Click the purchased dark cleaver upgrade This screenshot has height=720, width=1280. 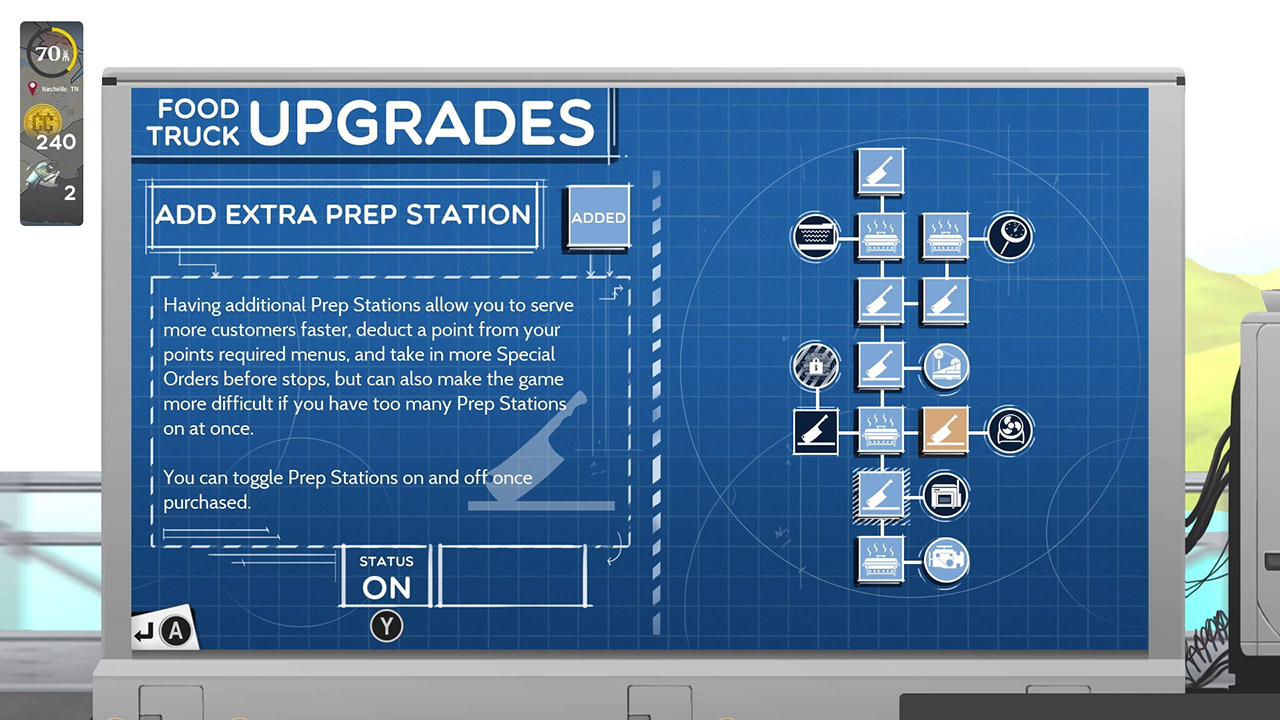click(x=816, y=431)
